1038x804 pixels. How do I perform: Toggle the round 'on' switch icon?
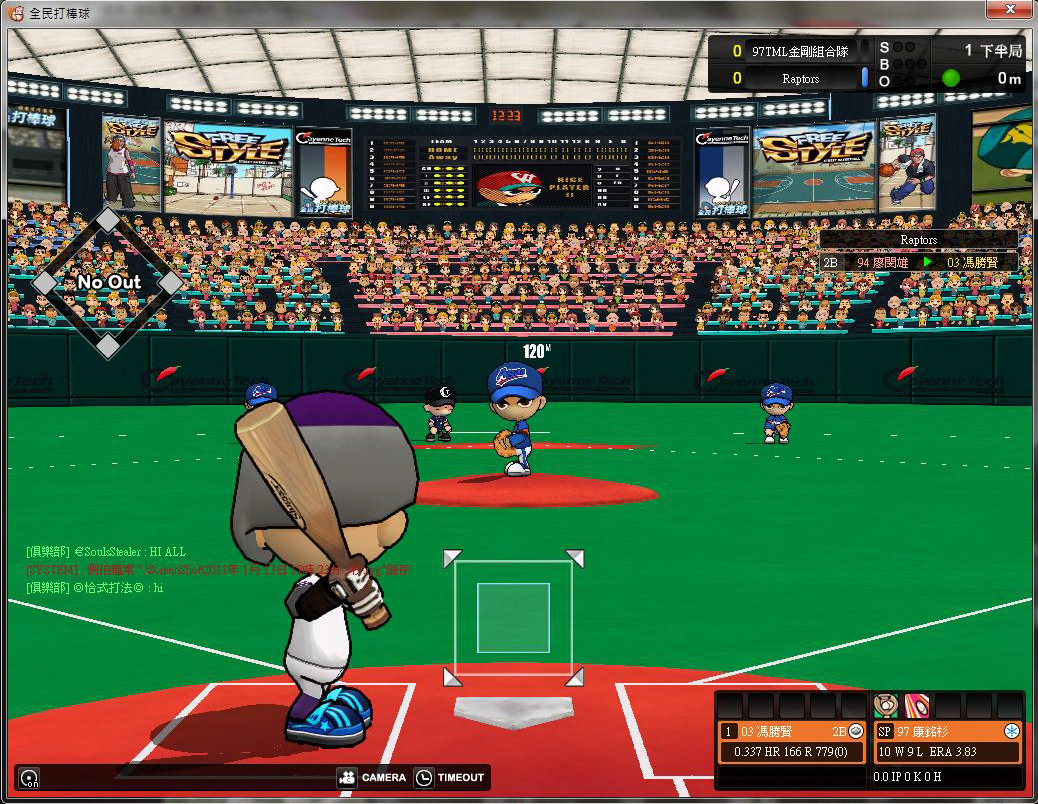(x=29, y=778)
